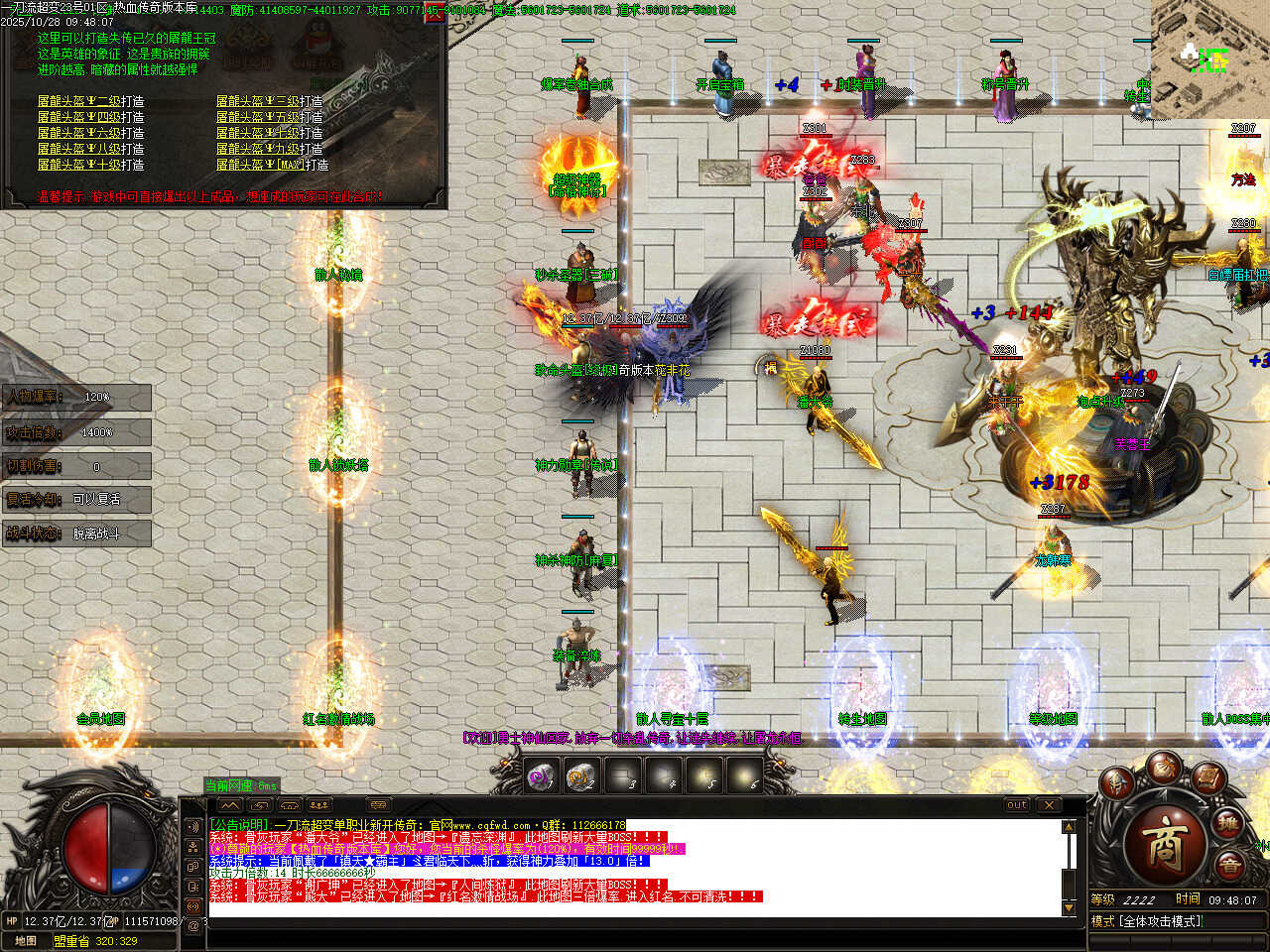The width and height of the screenshot is (1270, 952).
Task: Use the orange spiral stone in slot 2
Action: (580, 776)
